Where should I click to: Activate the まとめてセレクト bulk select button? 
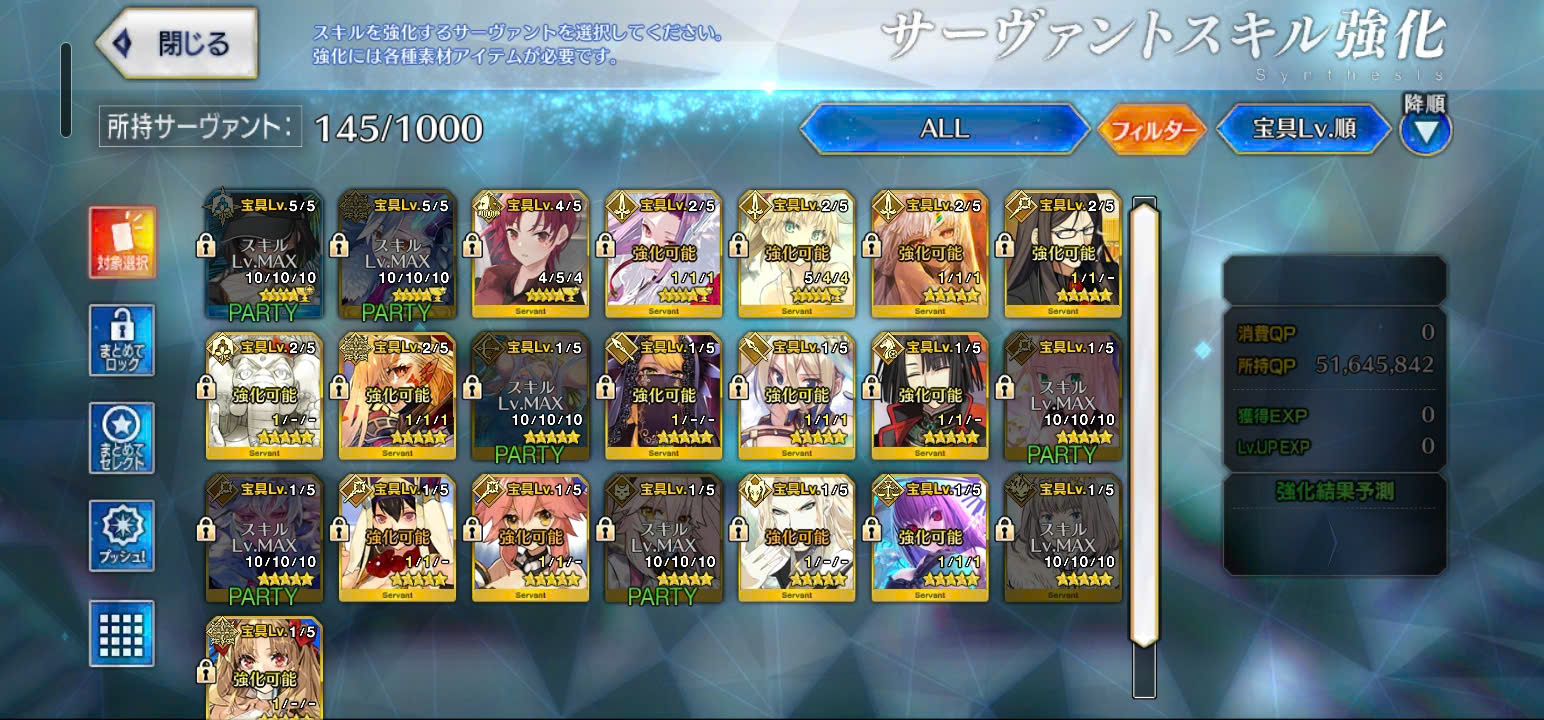pyautogui.click(x=122, y=439)
